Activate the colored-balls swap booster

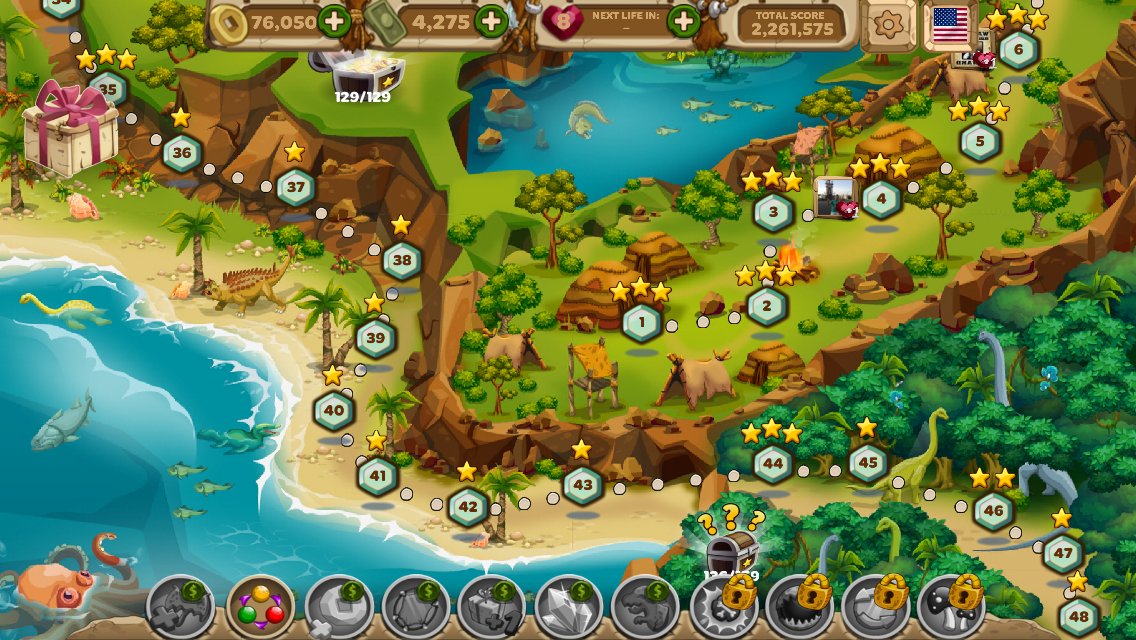[x=261, y=606]
